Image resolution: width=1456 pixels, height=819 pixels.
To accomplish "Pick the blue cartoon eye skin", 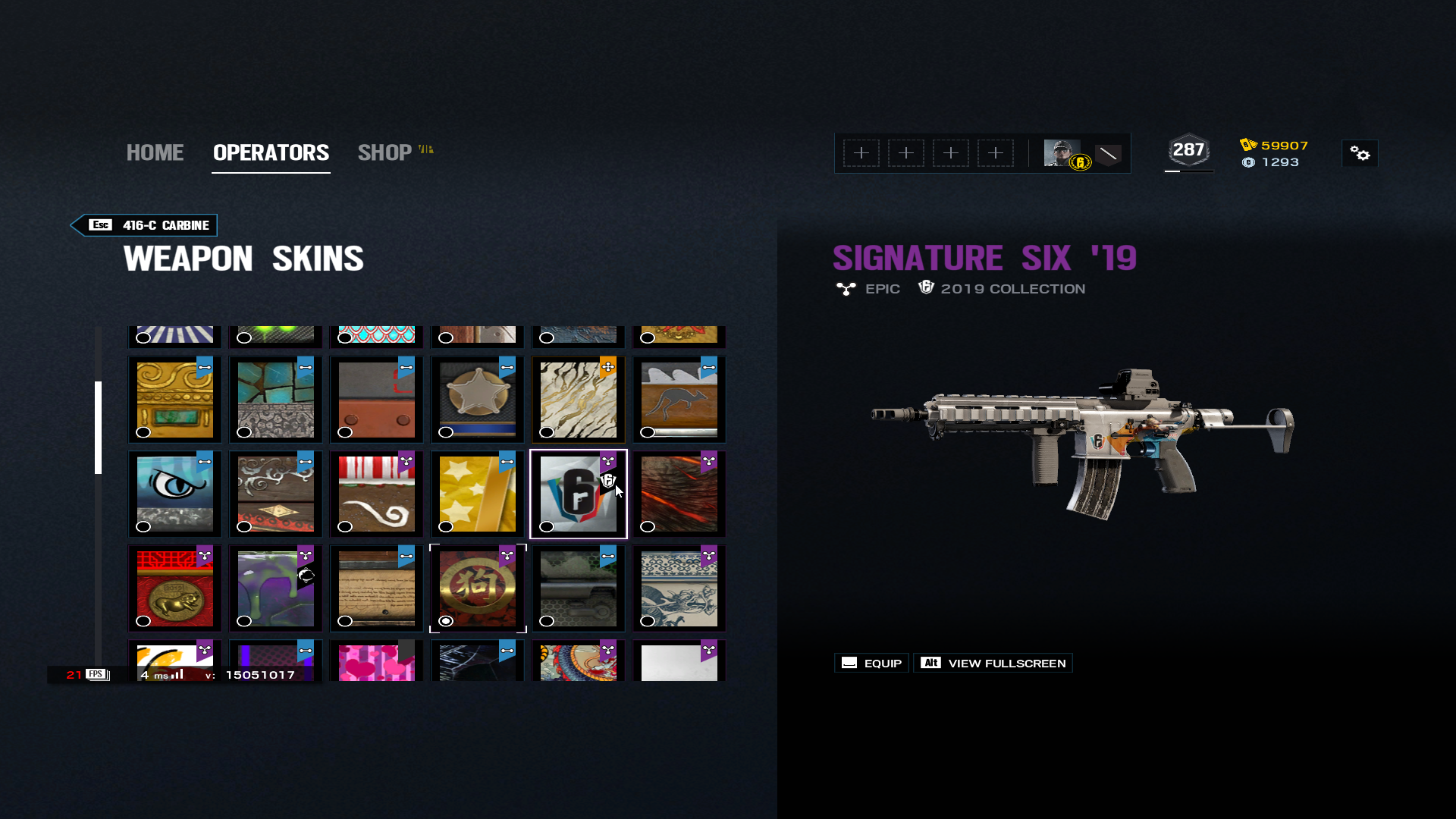I will pyautogui.click(x=174, y=494).
